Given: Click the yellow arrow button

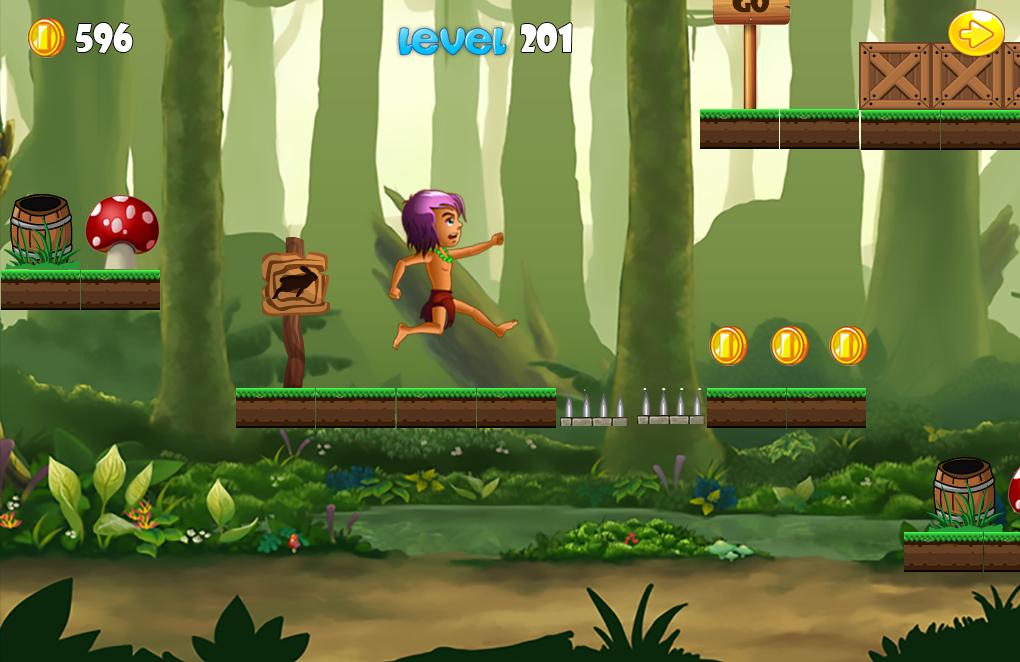Looking at the screenshot, I should [x=976, y=34].
